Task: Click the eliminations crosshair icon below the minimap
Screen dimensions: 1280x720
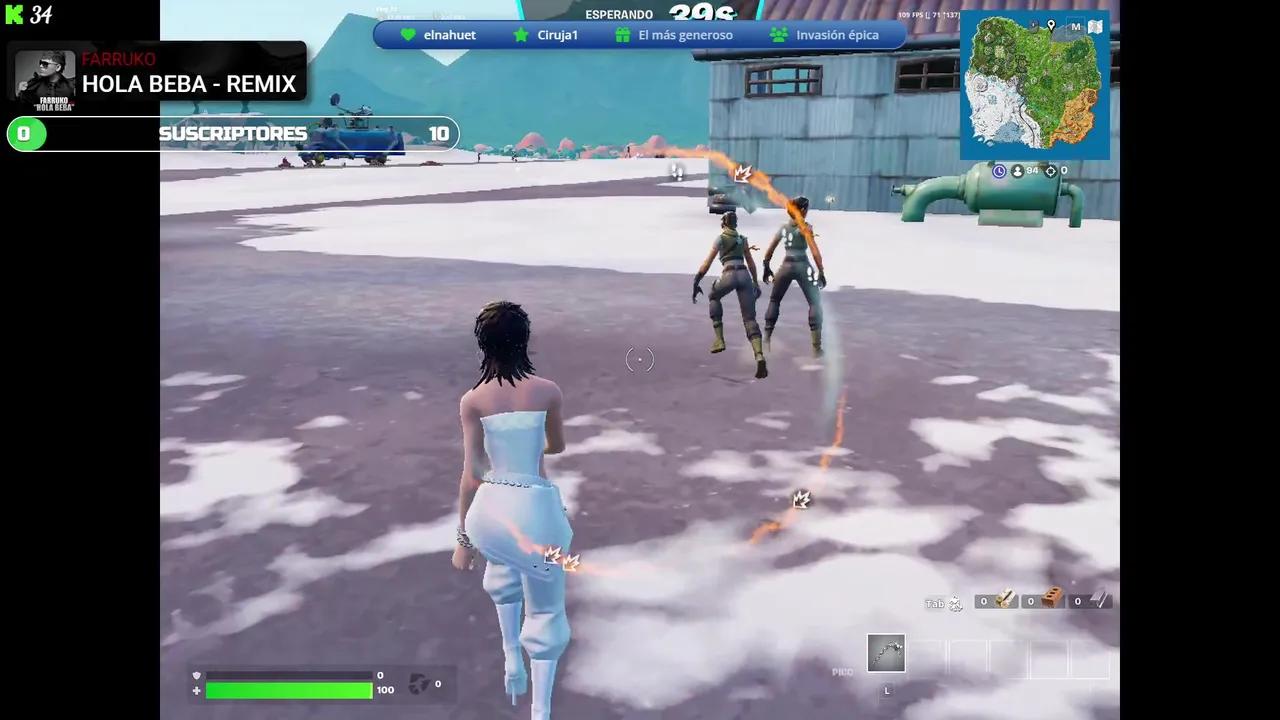Action: point(1050,171)
